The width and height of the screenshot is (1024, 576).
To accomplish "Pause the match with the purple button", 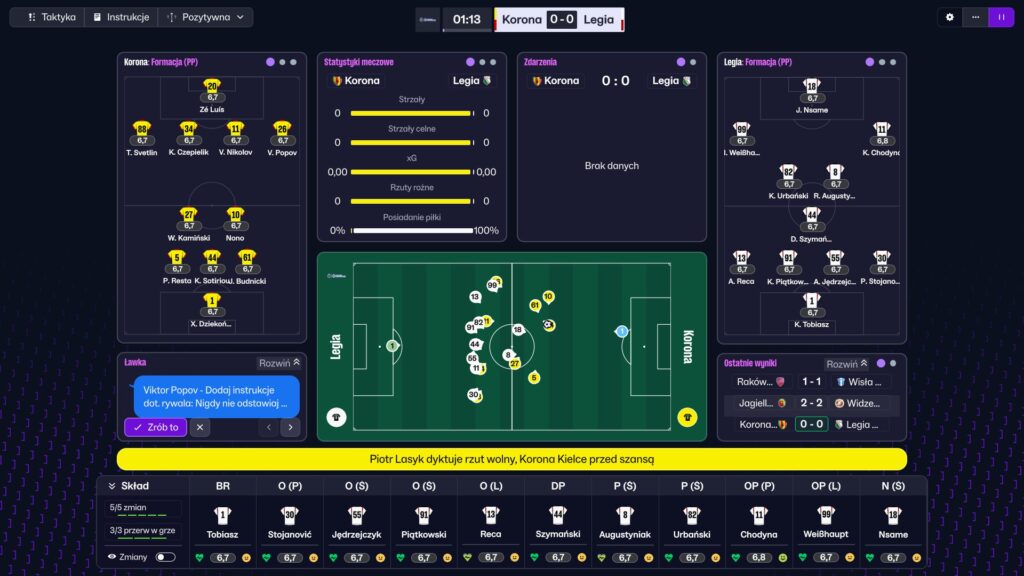I will (1000, 17).
